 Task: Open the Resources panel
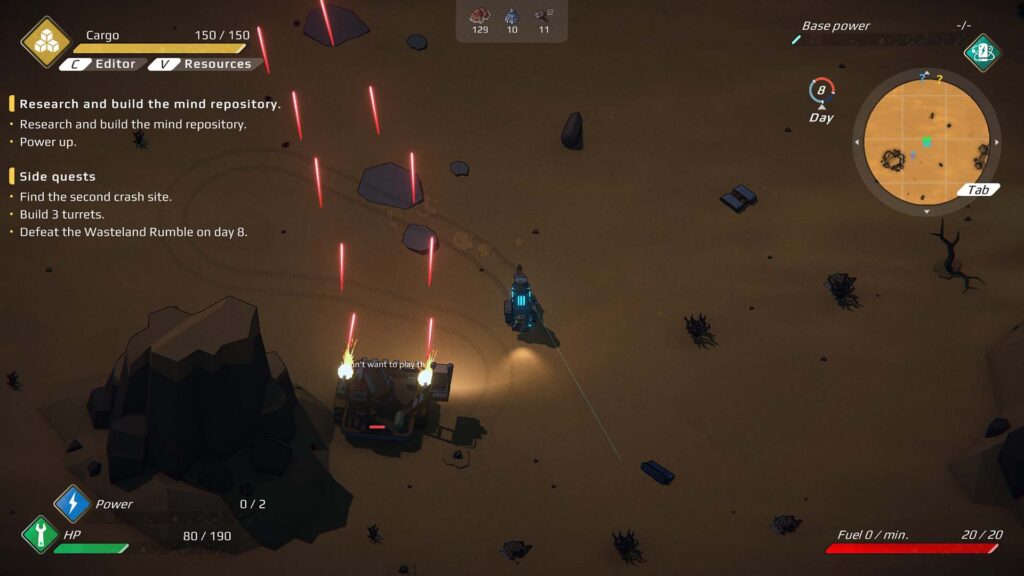pos(207,64)
